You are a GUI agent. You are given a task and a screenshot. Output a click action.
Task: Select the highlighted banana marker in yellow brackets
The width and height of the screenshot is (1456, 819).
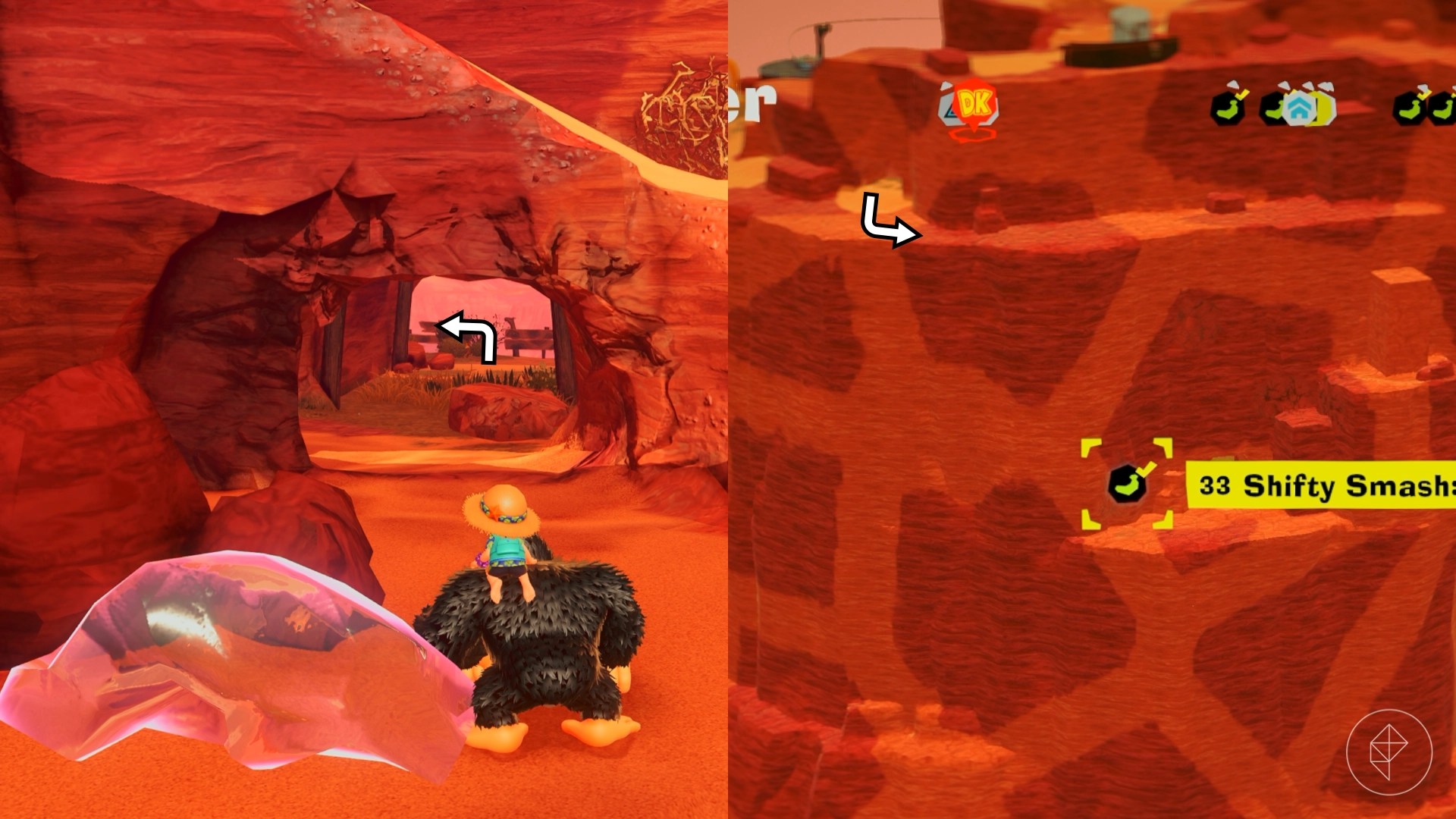tap(1127, 484)
